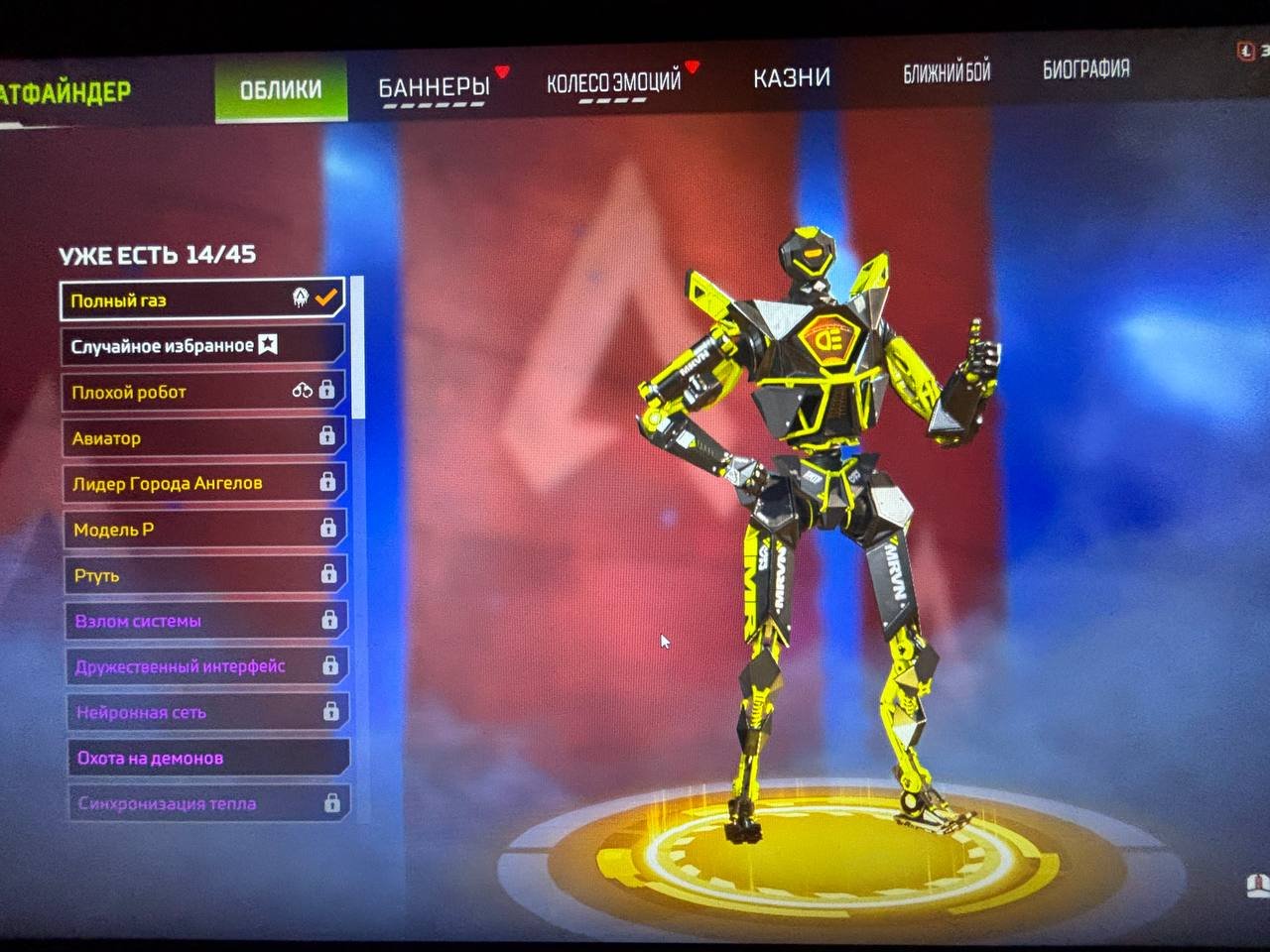Open the Казни tab
Image resolution: width=1270 pixels, height=952 pixels.
tap(791, 77)
